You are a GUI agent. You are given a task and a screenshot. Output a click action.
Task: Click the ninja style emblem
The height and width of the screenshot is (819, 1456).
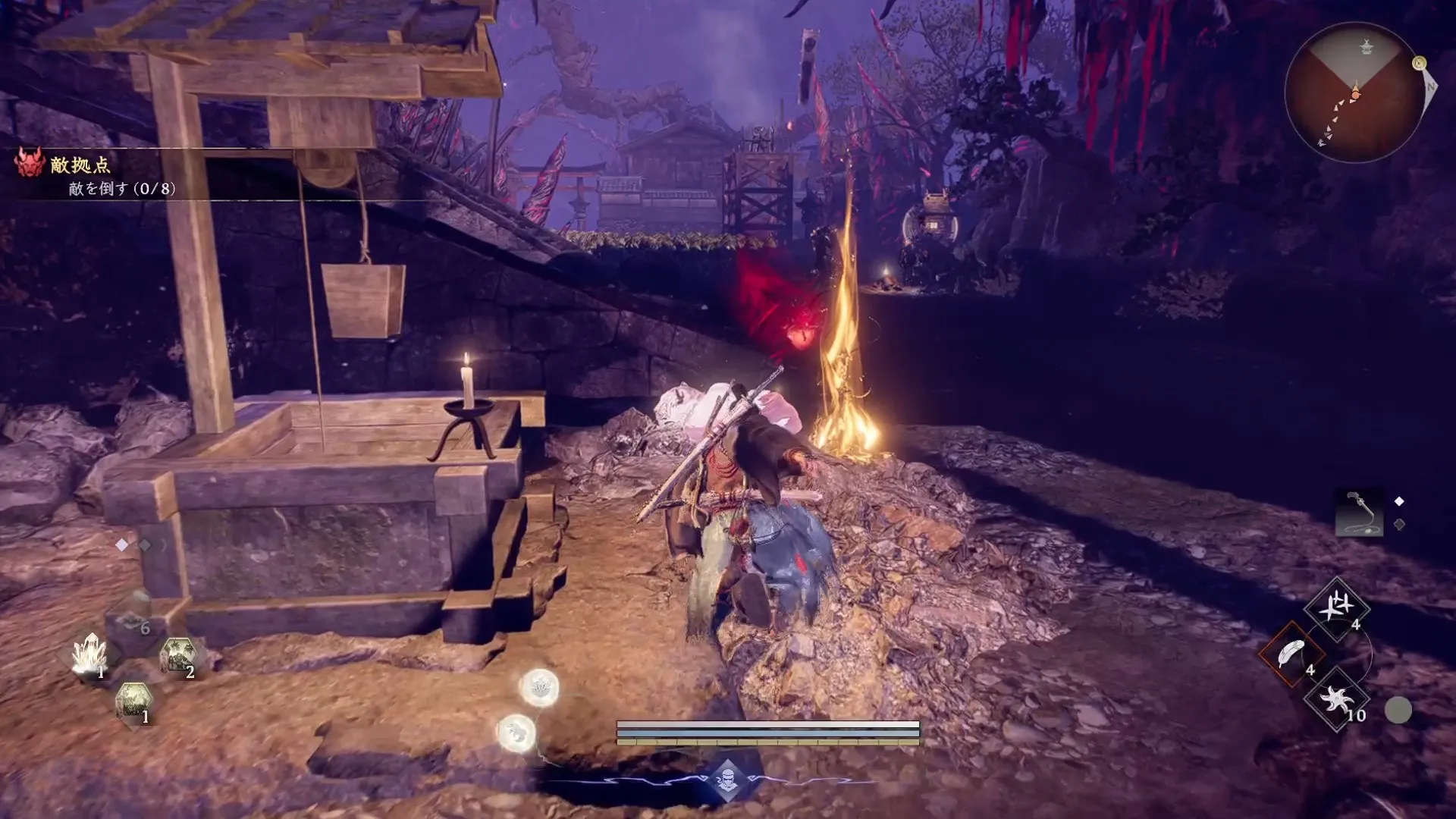point(727,780)
